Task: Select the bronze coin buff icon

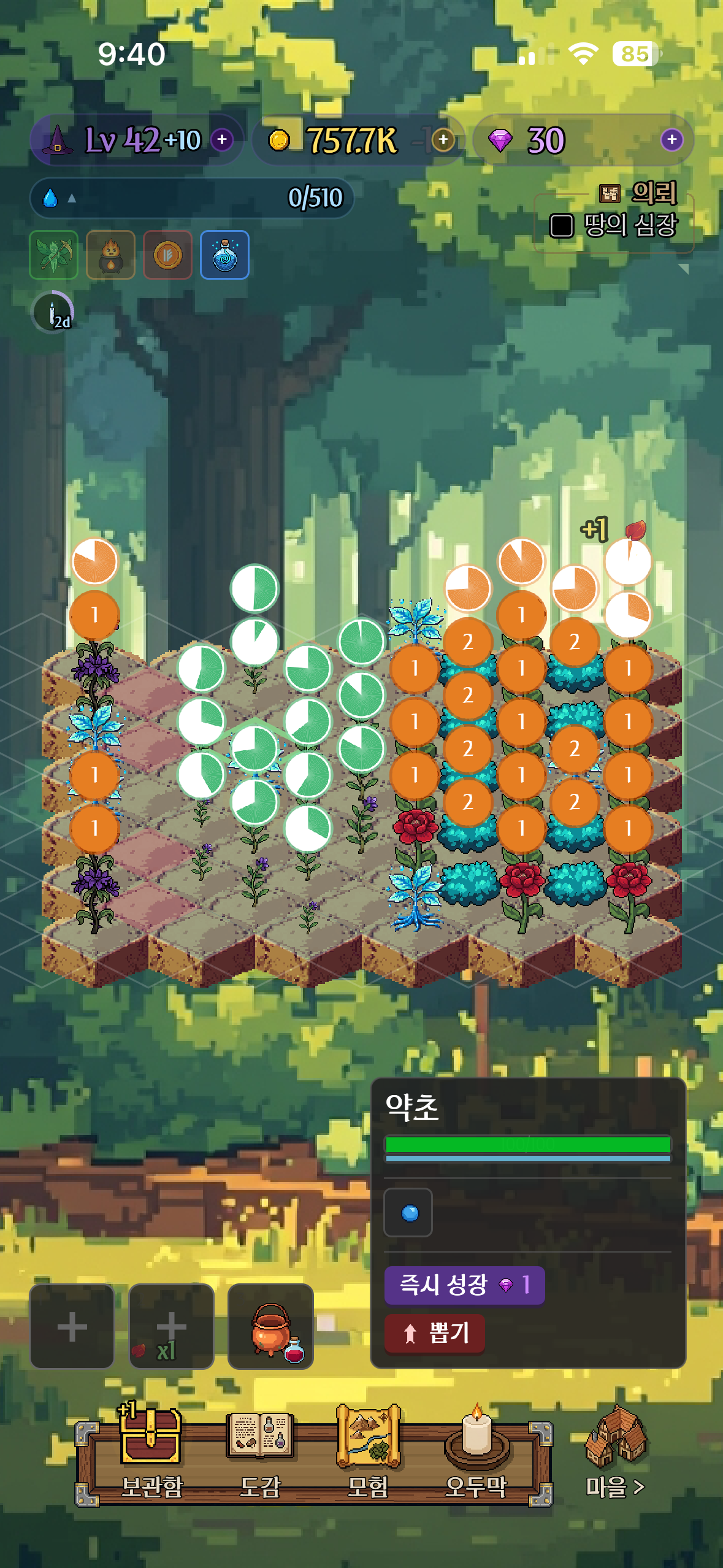Action: 168,255
